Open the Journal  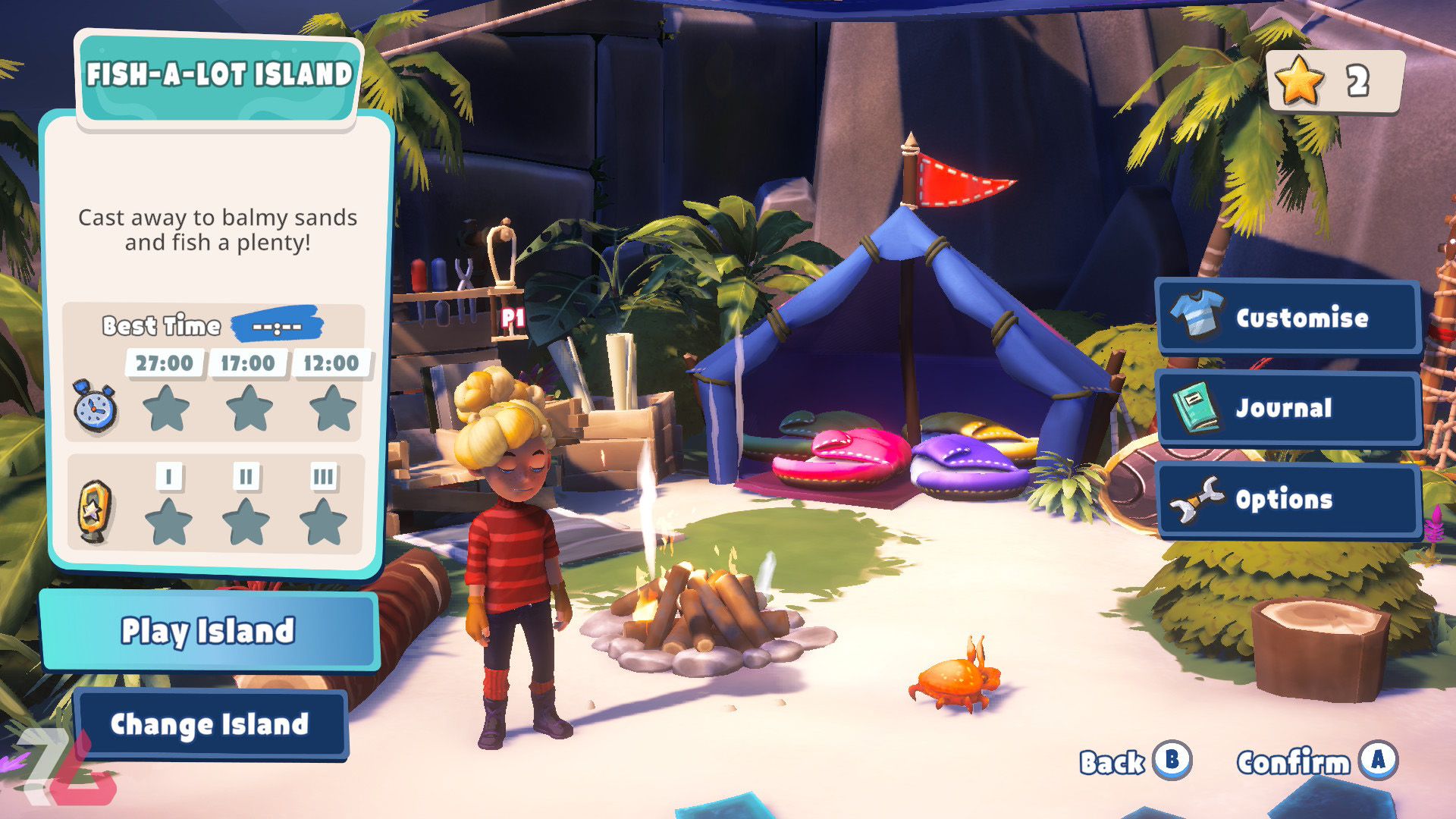pyautogui.click(x=1288, y=408)
